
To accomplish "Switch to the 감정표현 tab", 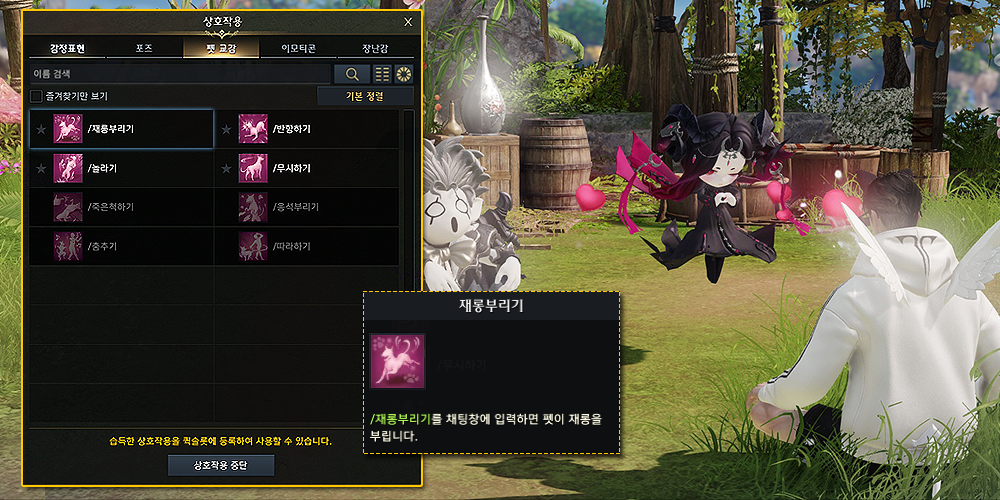I will point(68,49).
